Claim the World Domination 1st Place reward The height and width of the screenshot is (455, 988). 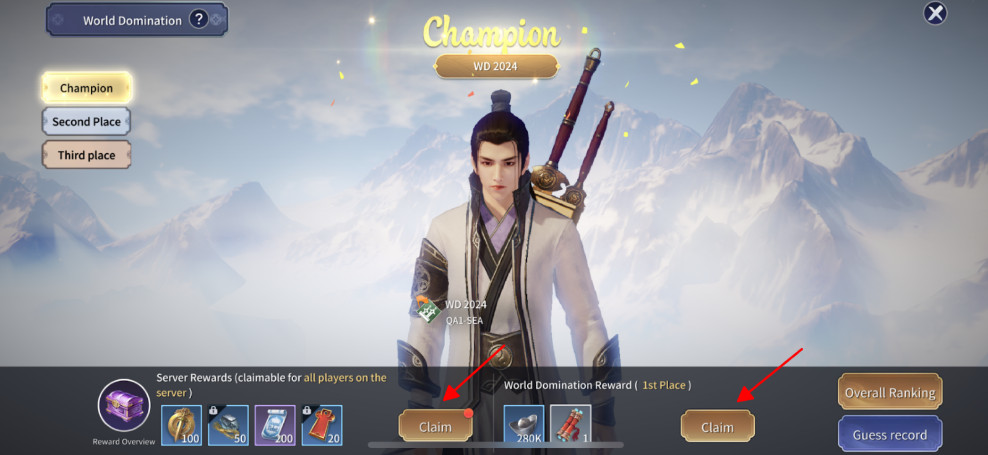[717, 426]
